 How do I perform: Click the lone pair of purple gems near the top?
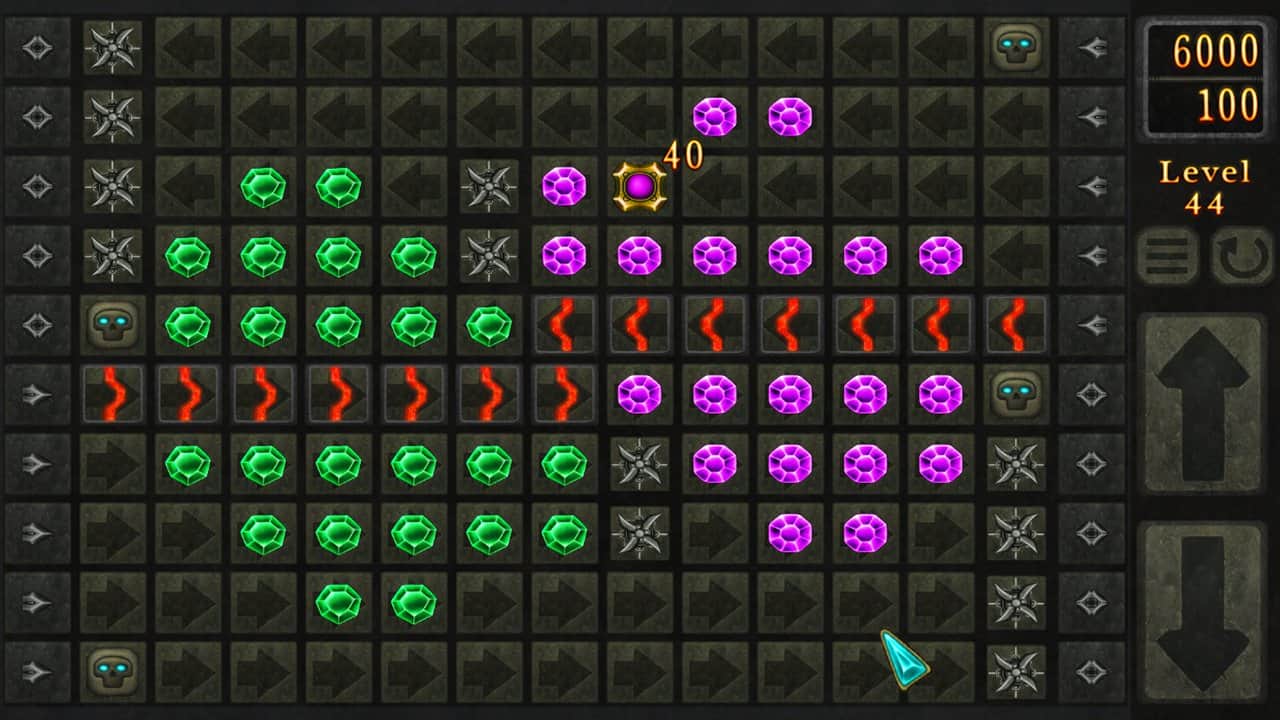(x=714, y=116)
